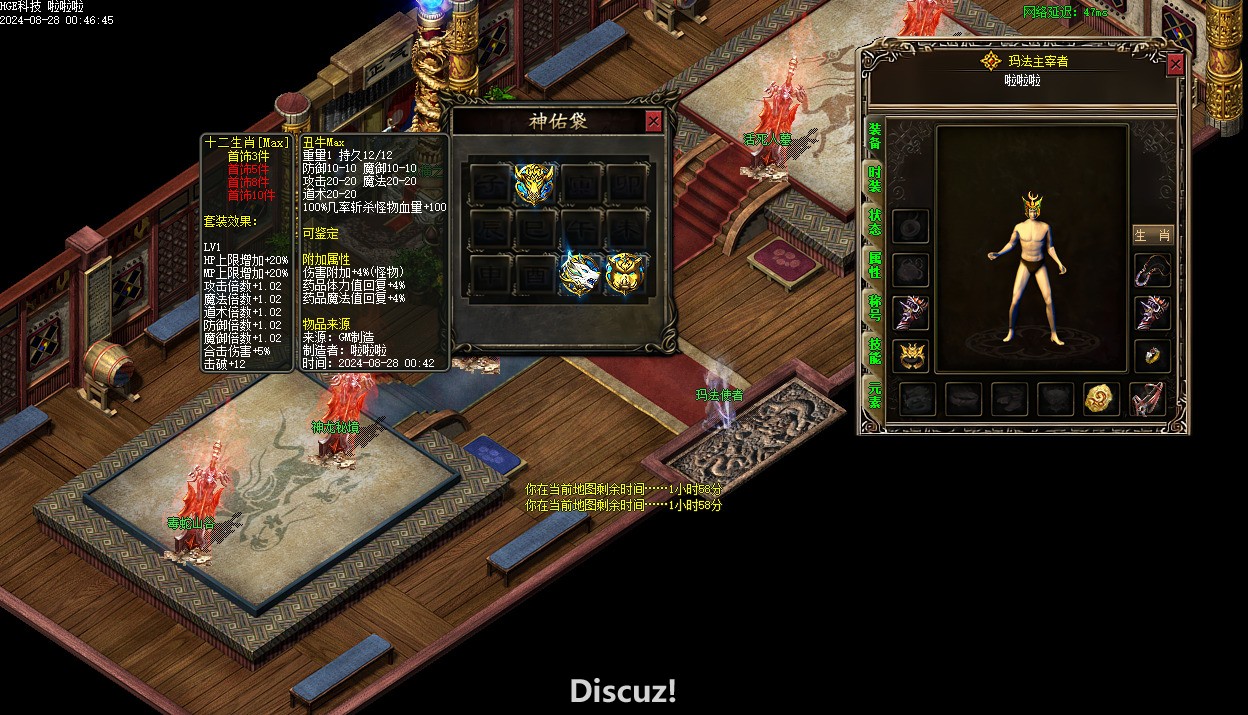Screen dimensions: 1248x715
Task: Select the empty 午 horse zodiac slot
Action: coord(581,229)
